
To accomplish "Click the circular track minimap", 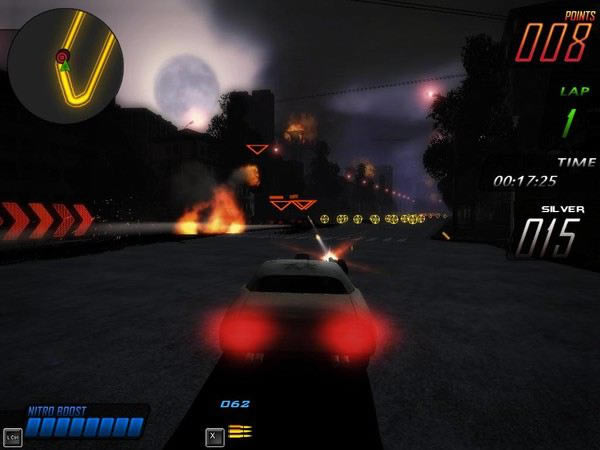I will (65, 66).
